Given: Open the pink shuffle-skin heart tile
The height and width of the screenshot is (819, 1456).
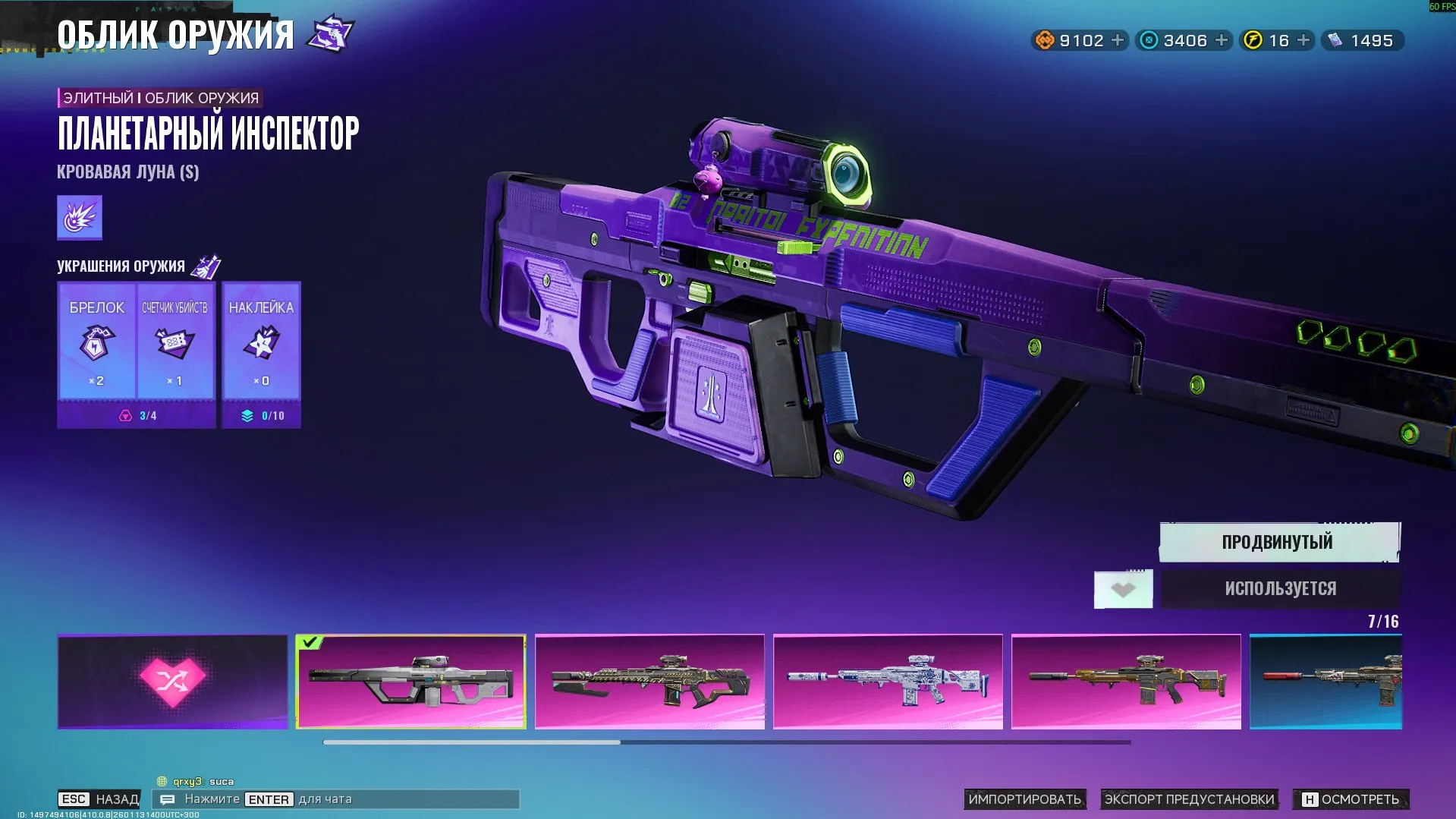Looking at the screenshot, I should 171,681.
